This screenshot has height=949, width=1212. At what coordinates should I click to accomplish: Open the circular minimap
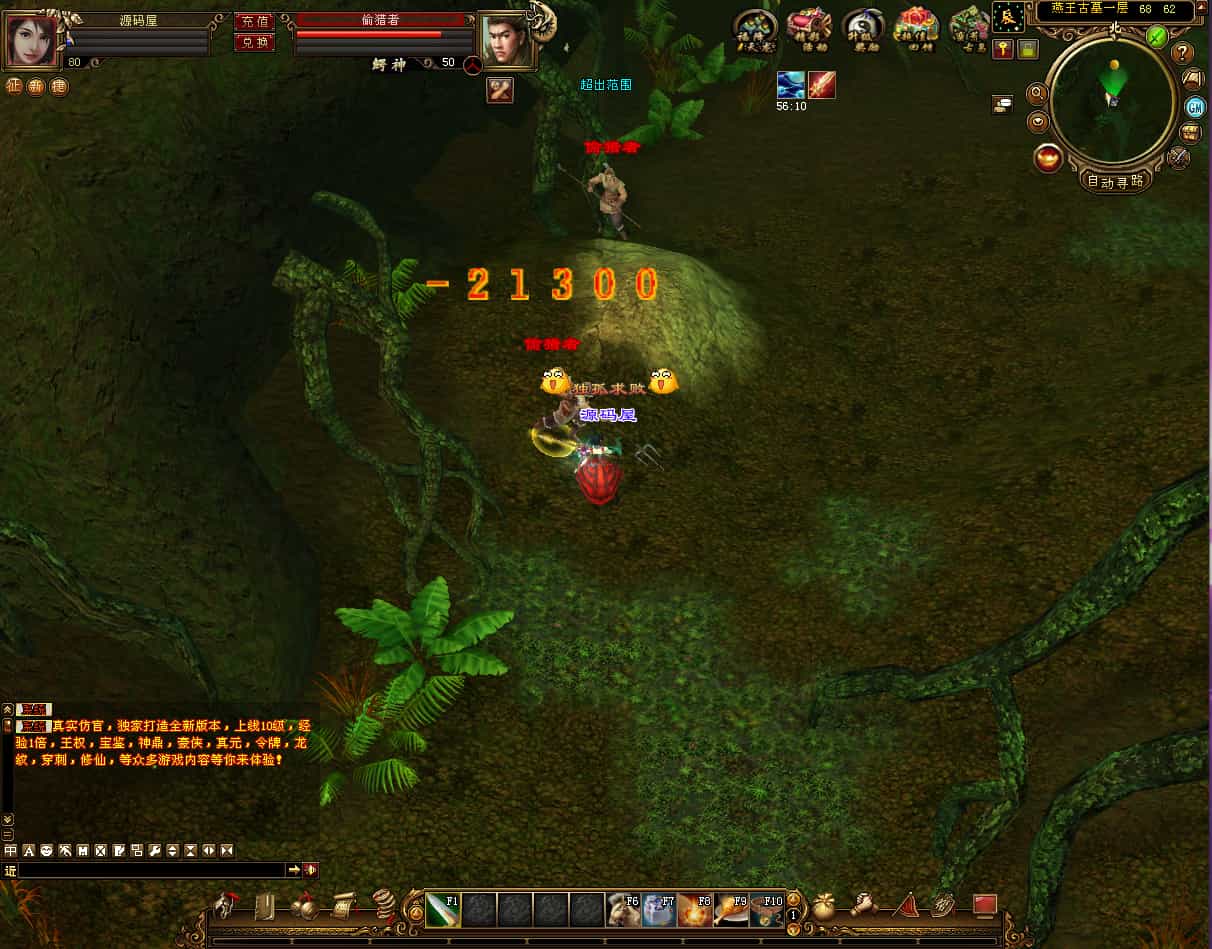tap(1110, 100)
